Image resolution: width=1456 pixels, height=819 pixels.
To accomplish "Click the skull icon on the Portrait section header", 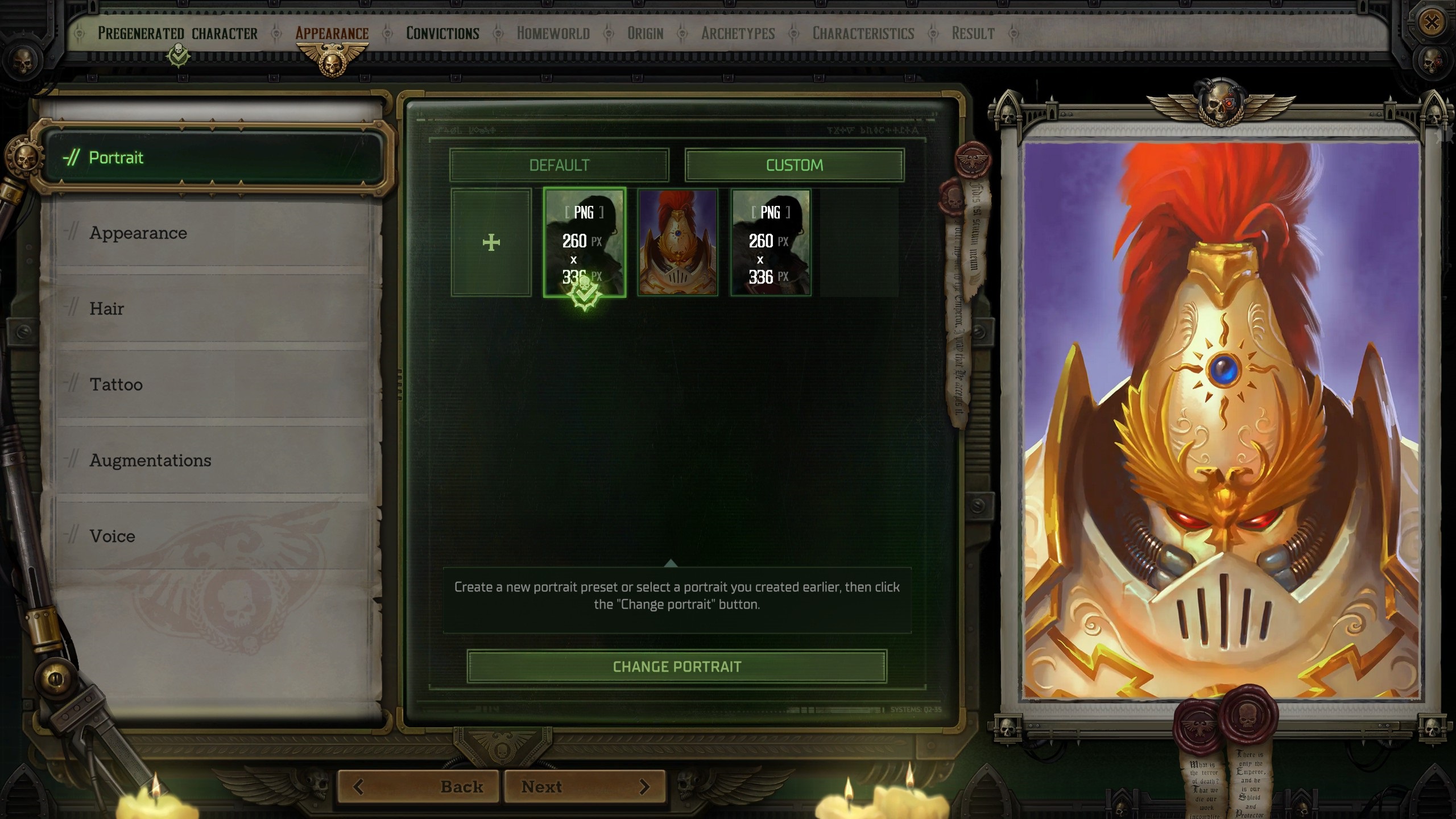I will pyautogui.click(x=26, y=158).
